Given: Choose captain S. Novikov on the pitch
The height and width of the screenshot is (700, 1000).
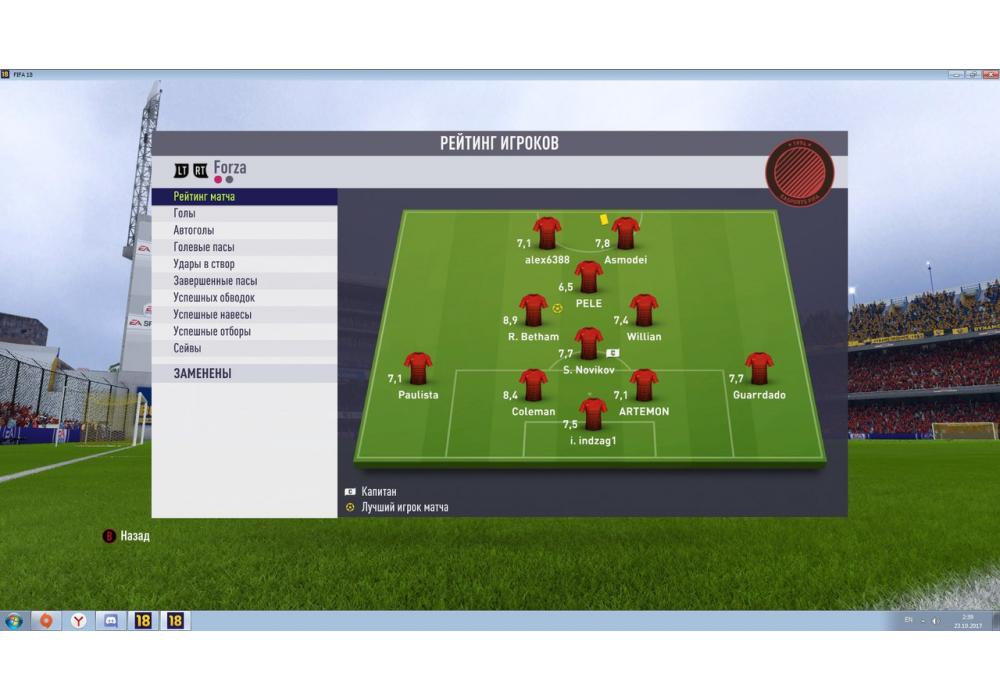Looking at the screenshot, I should click(x=588, y=343).
